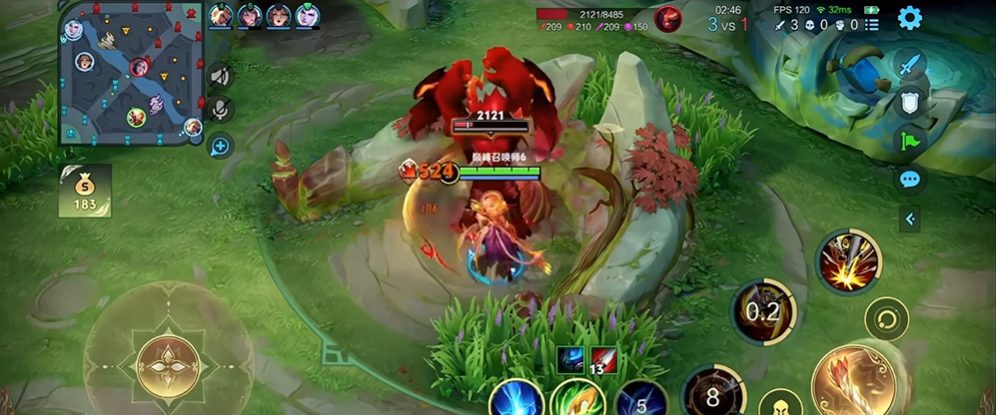Activate the basic attack button
This screenshot has height=415, width=996.
tap(848, 380)
